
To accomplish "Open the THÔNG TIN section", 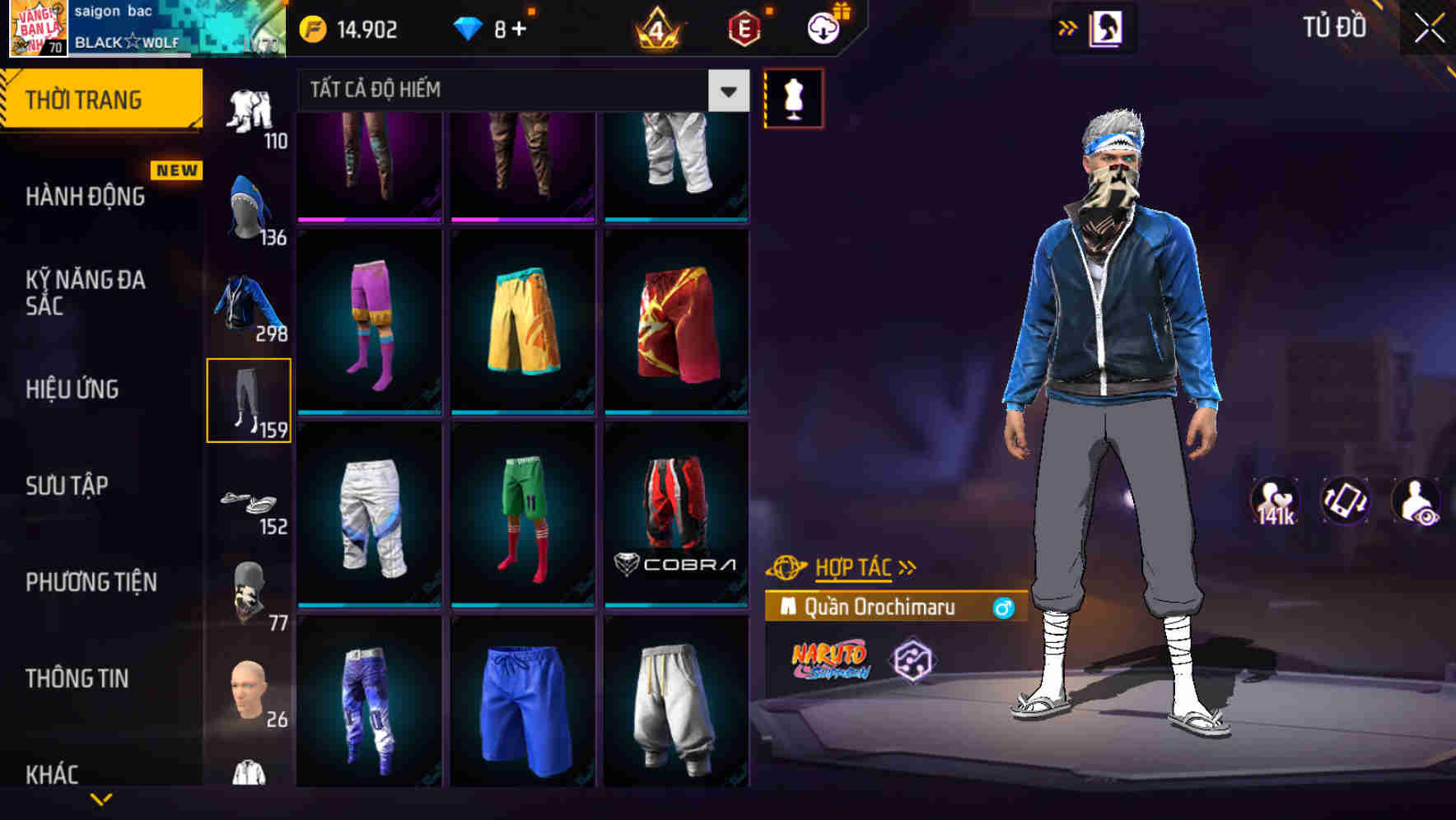I will [78, 678].
